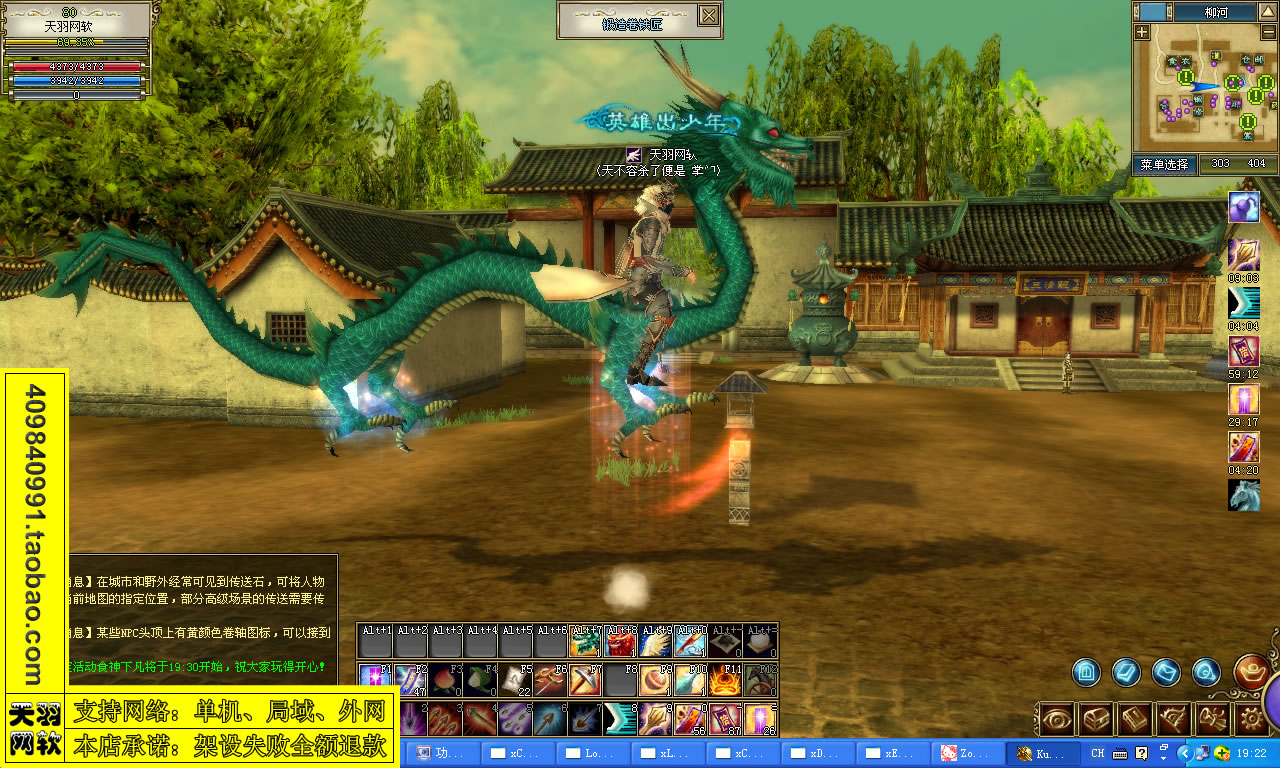The image size is (1280, 768).
Task: Use the pickaxe skill in F7 slot
Action: pyautogui.click(x=584, y=680)
